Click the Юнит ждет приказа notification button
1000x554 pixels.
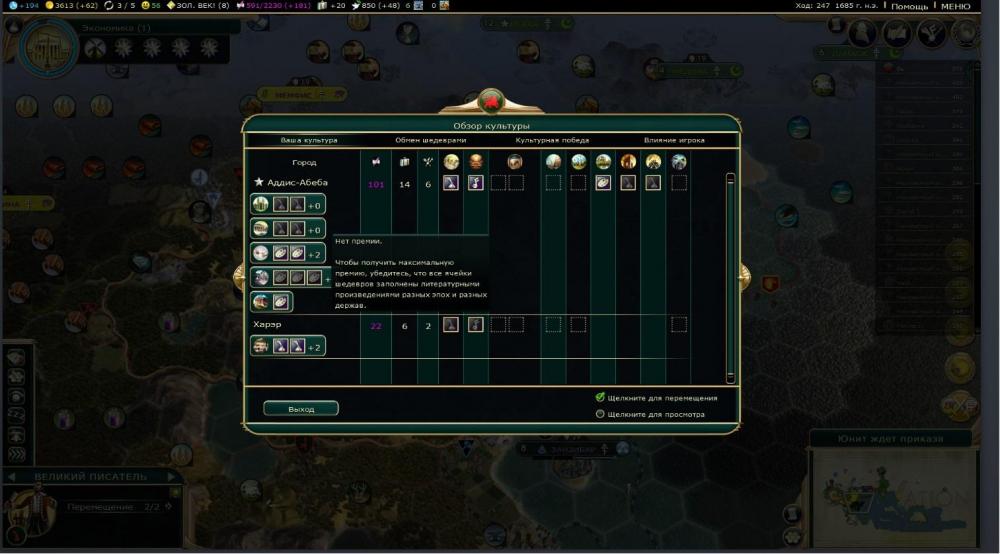tap(876, 439)
